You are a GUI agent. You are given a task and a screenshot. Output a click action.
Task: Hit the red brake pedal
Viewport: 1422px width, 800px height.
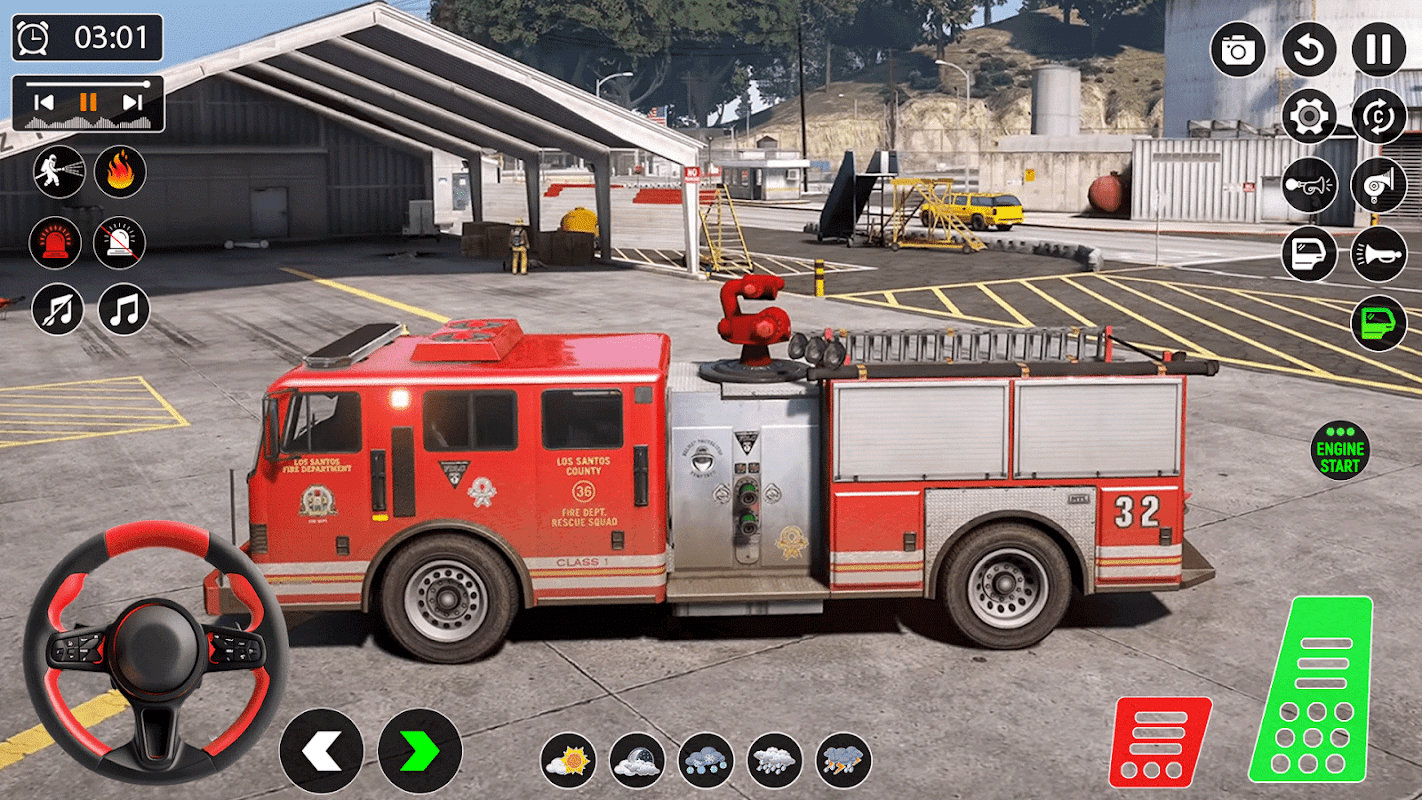coord(1160,742)
